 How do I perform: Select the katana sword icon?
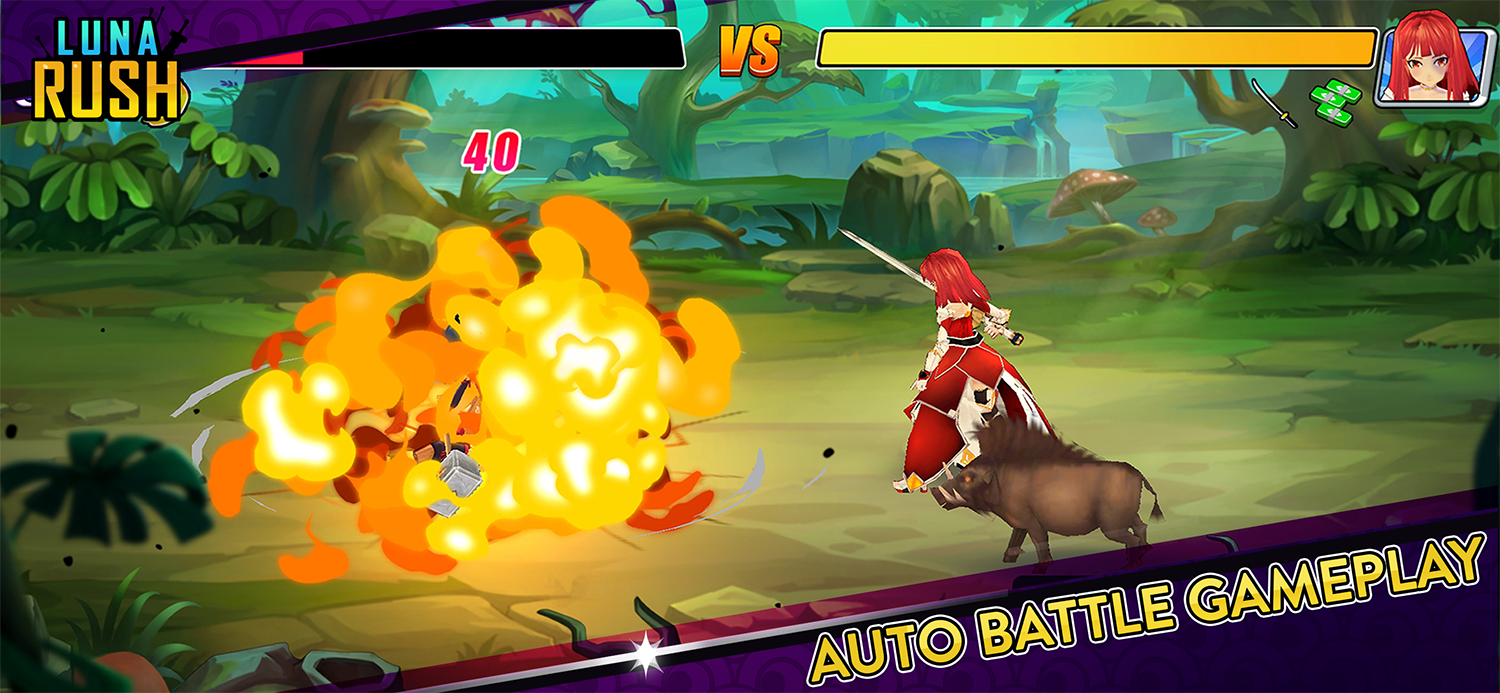point(1274,103)
